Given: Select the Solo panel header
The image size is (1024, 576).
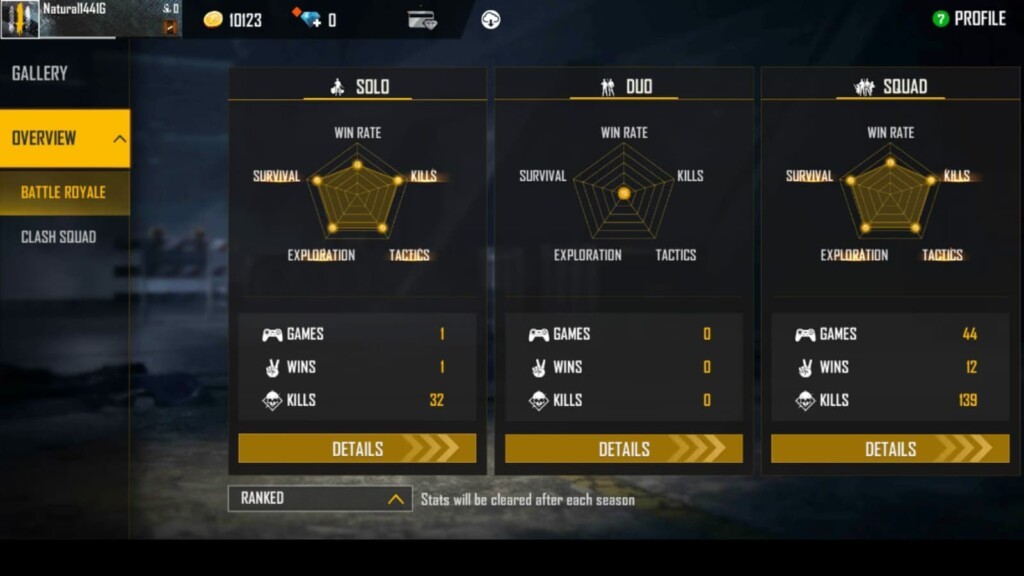Looking at the screenshot, I should (x=358, y=87).
